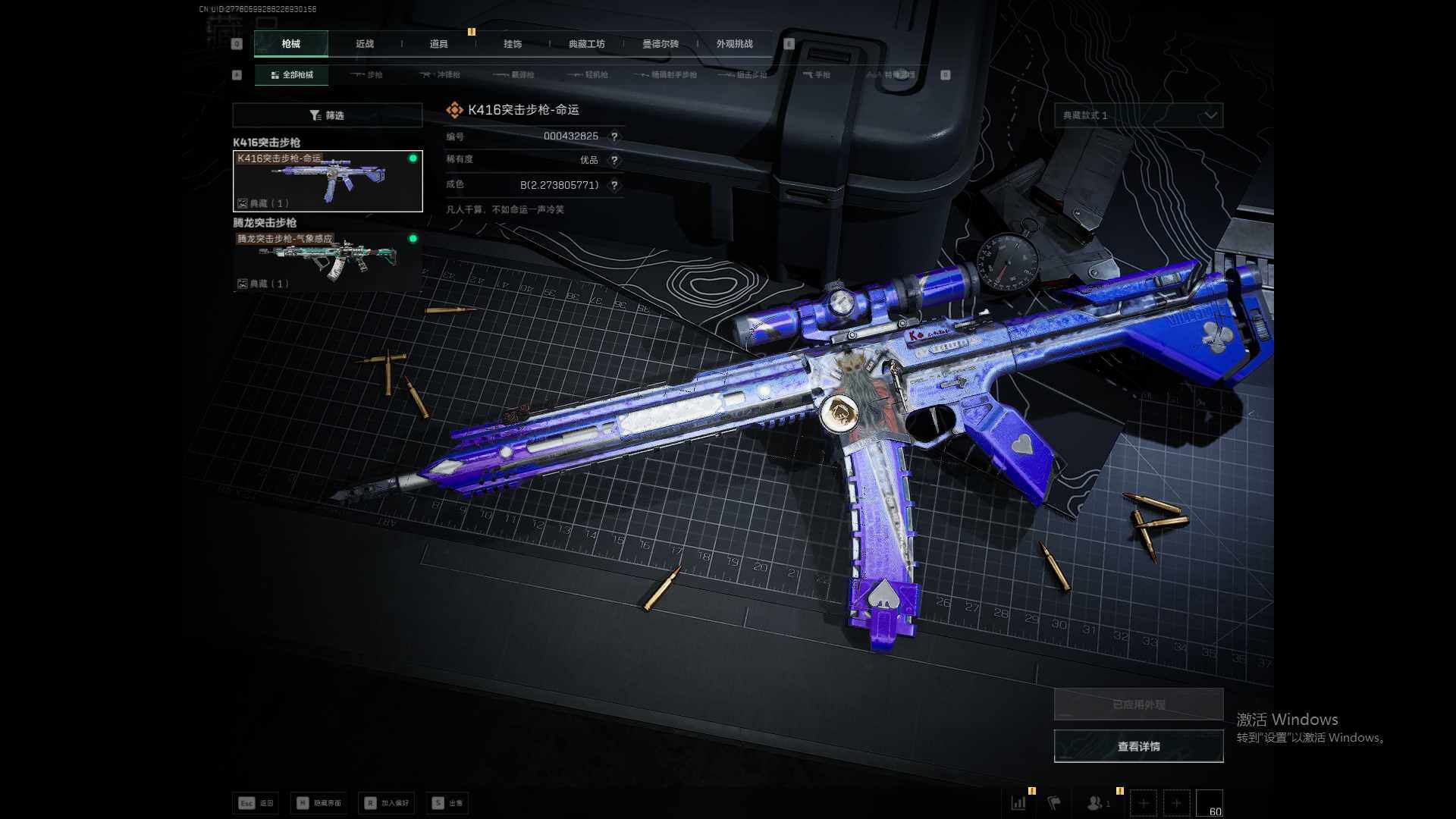The width and height of the screenshot is (1456, 819).
Task: Click the help icon beside 成色 wear value
Action: [x=614, y=185]
